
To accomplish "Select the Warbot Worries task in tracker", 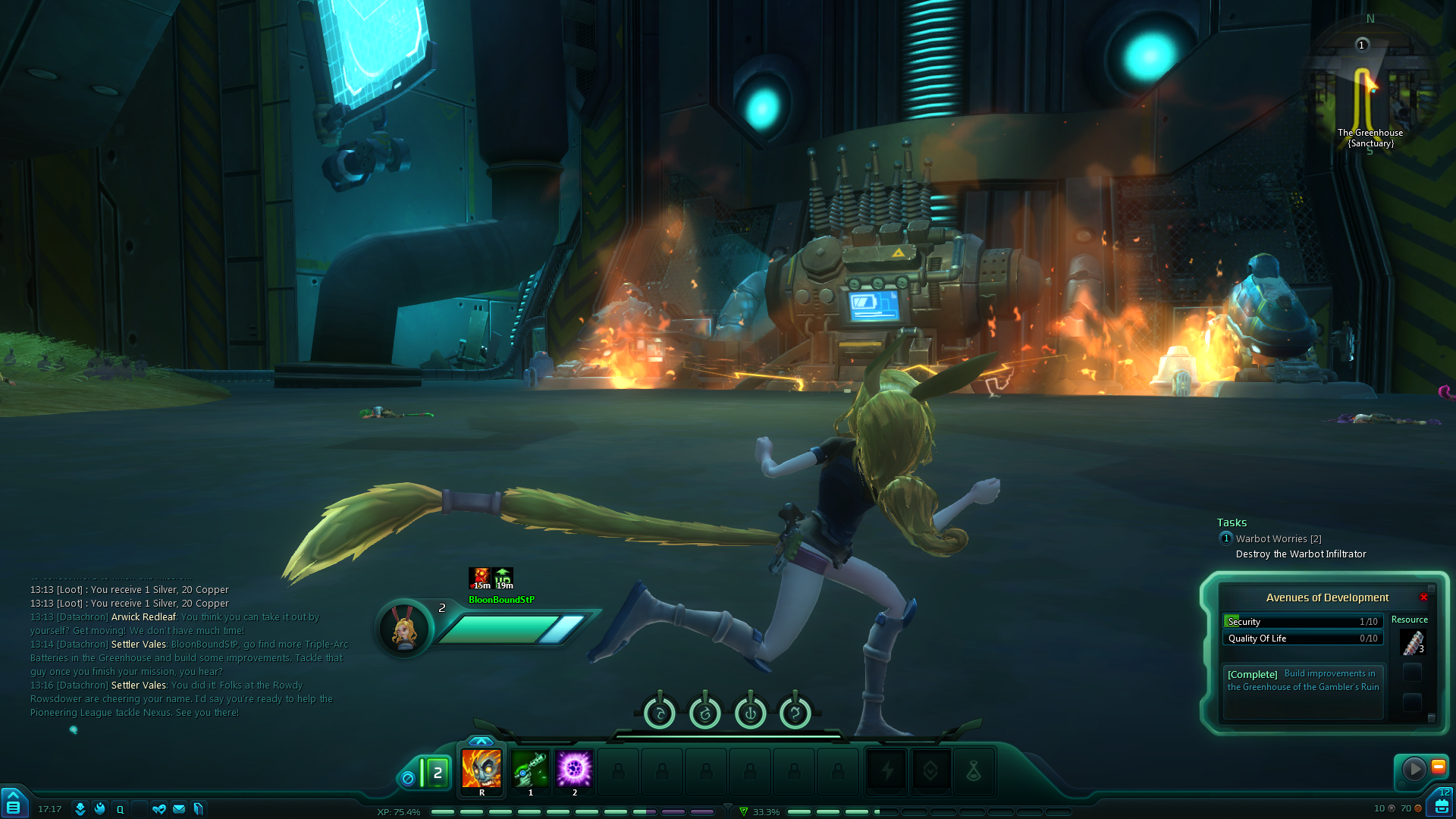I will point(1278,539).
